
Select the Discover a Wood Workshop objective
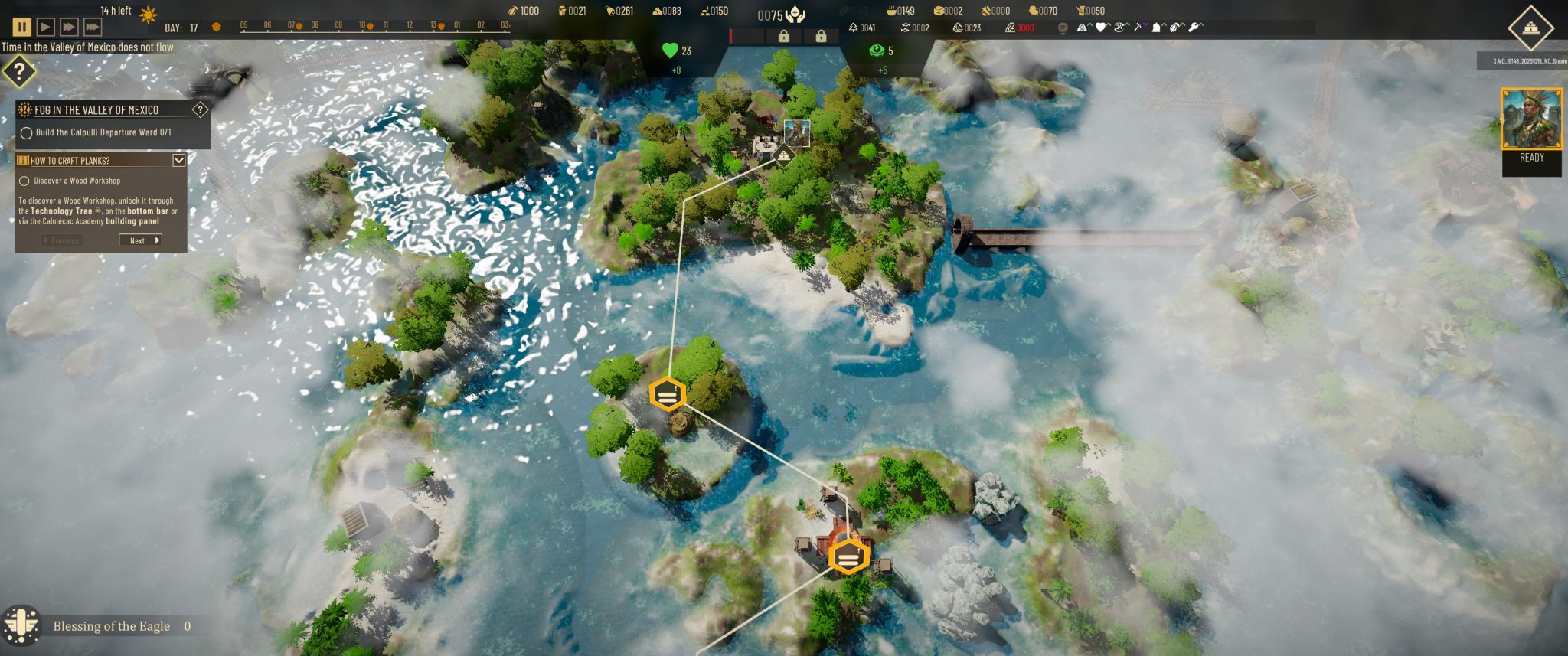(24, 181)
